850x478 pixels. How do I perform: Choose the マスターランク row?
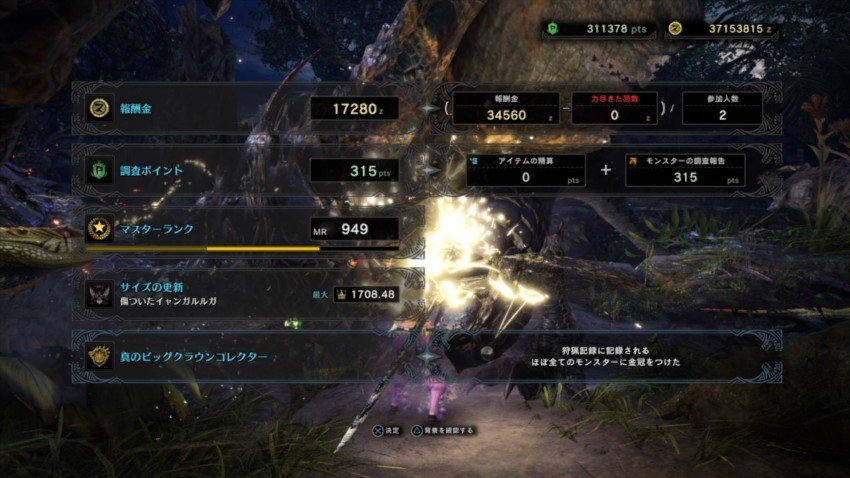(x=240, y=229)
